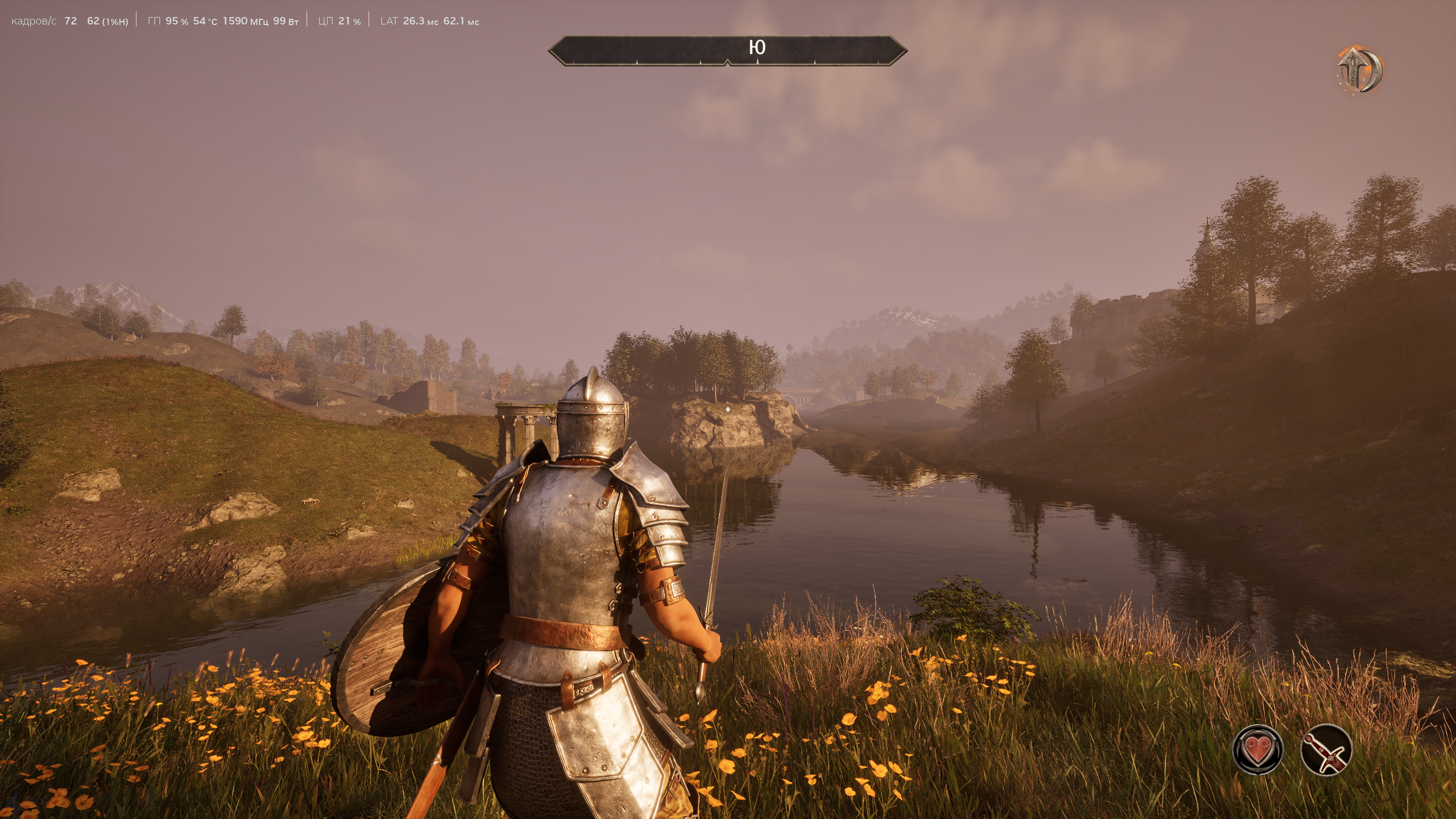This screenshot has height=819, width=1456.
Task: Select the equipped sword weapon icon
Action: pos(1326,750)
